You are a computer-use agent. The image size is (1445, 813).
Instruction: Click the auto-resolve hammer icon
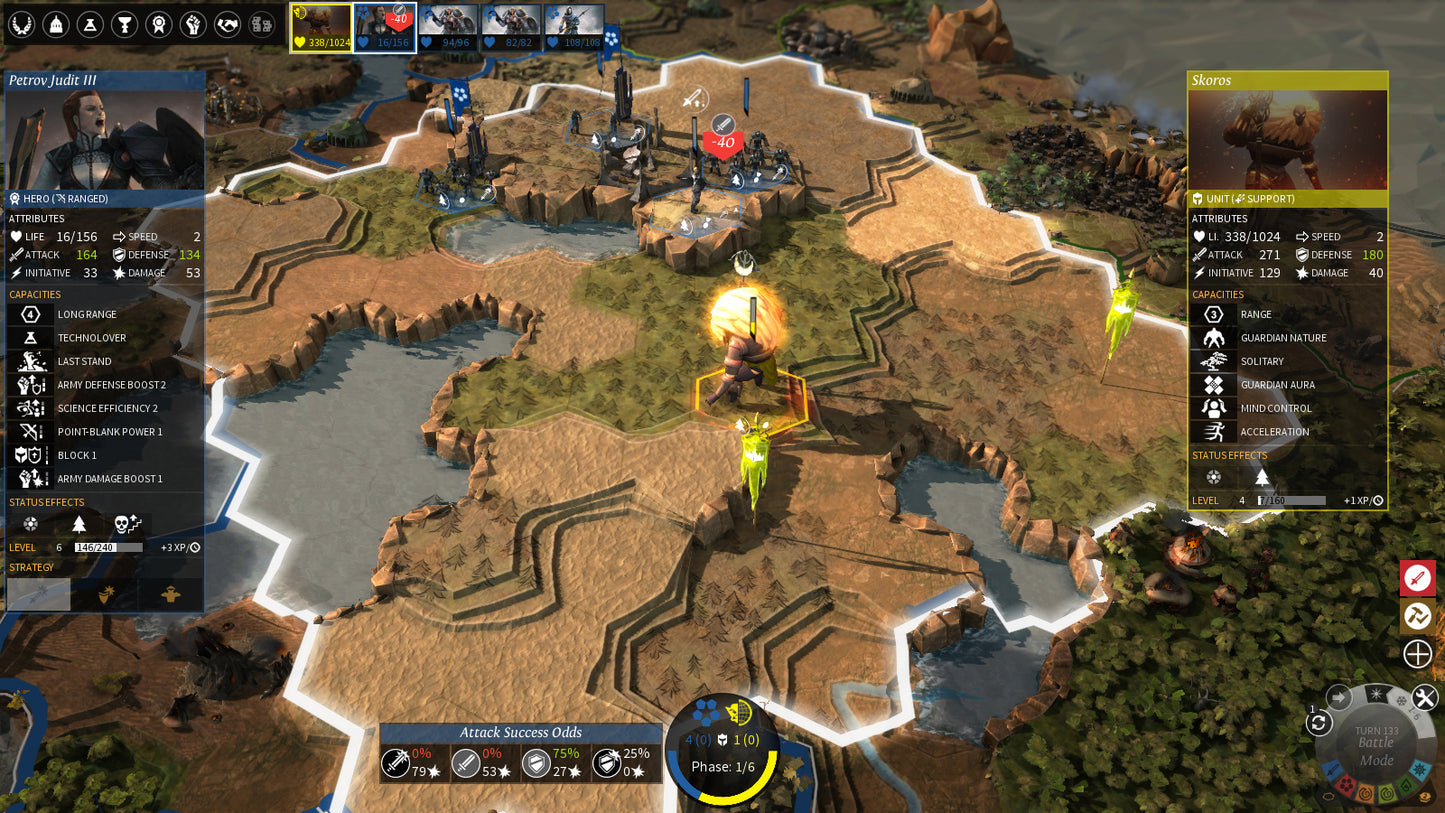coord(1417,616)
